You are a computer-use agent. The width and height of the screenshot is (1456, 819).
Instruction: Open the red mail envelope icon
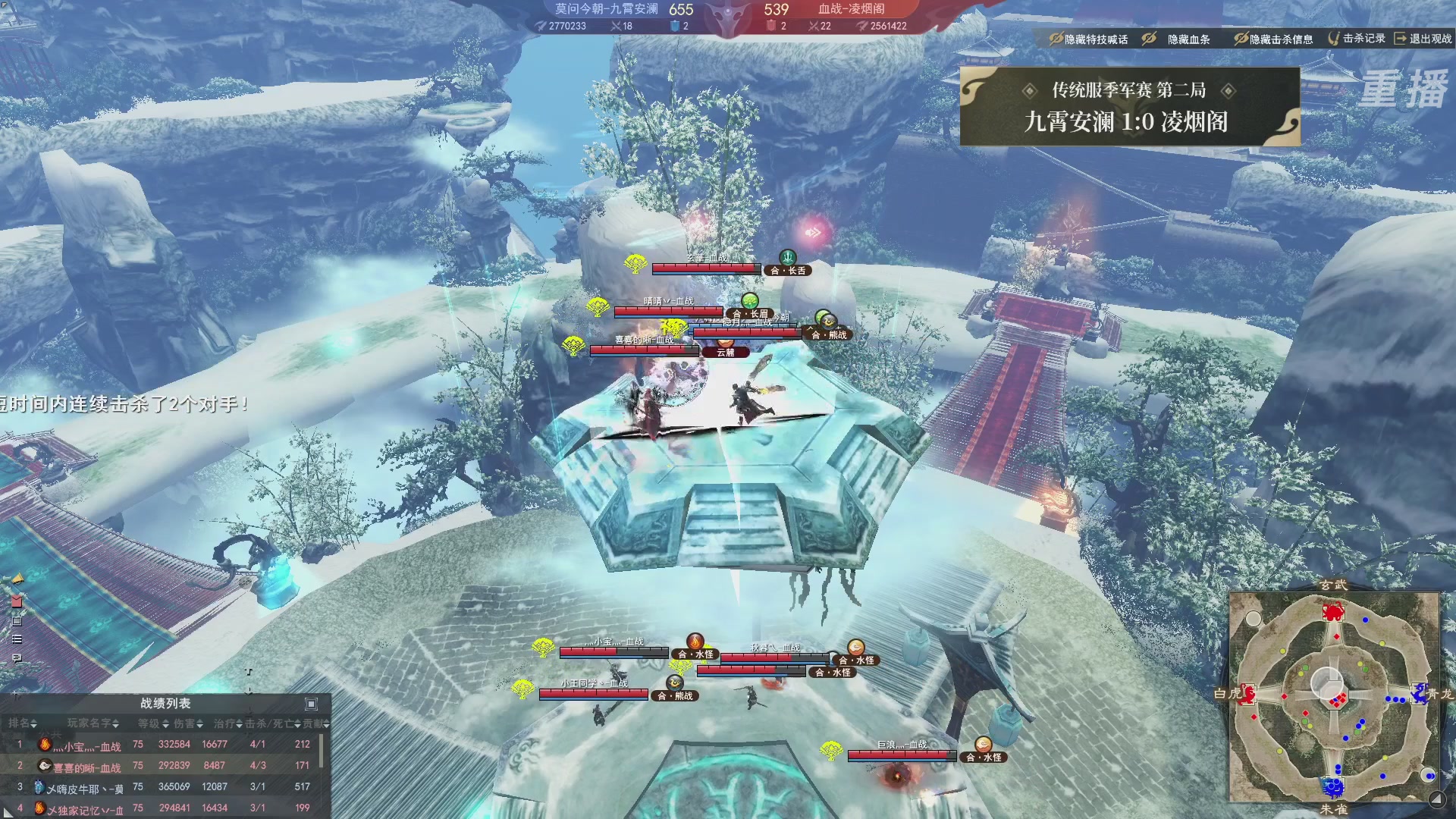pos(17,601)
